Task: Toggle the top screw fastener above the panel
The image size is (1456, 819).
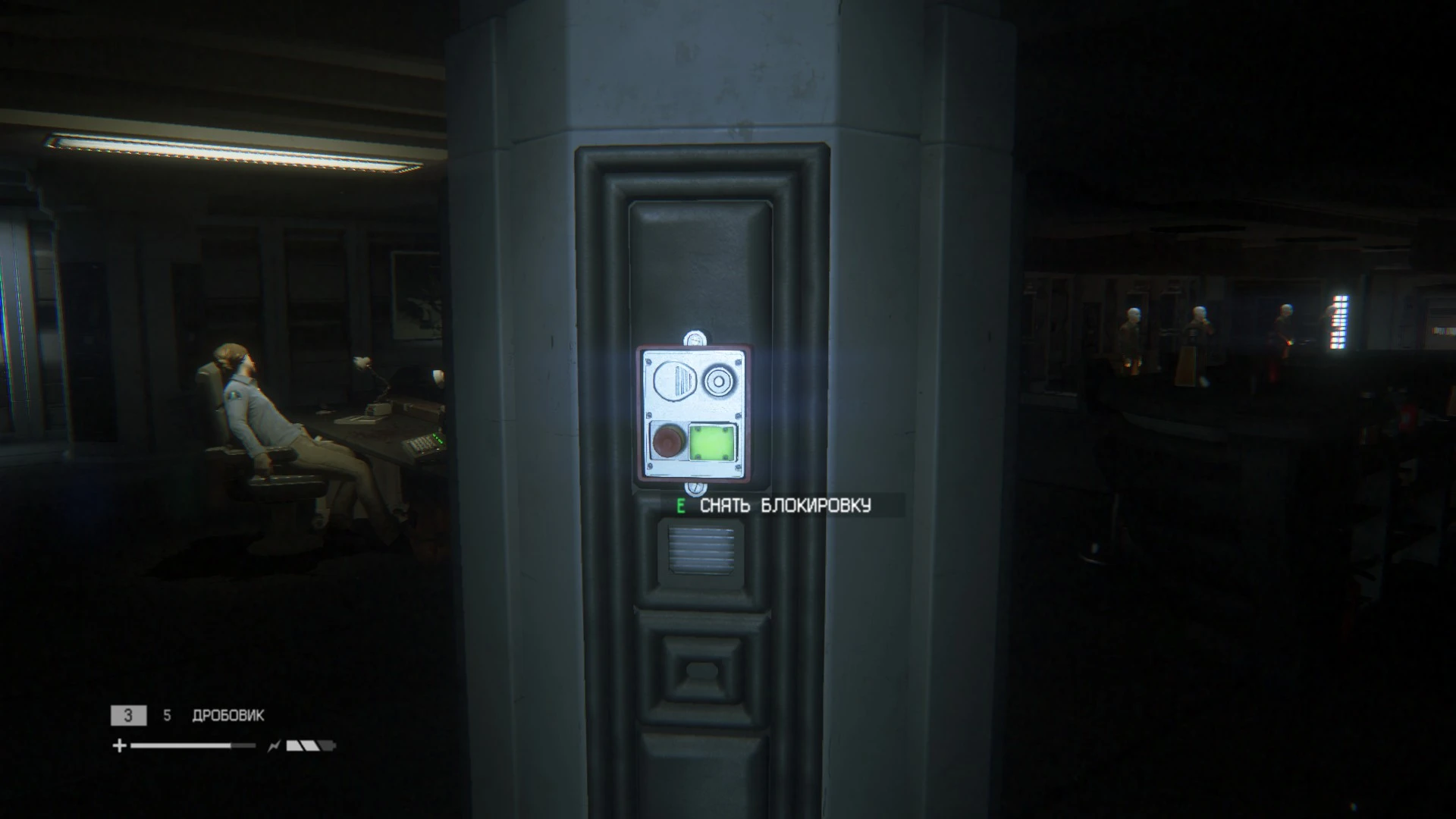Action: (x=695, y=338)
